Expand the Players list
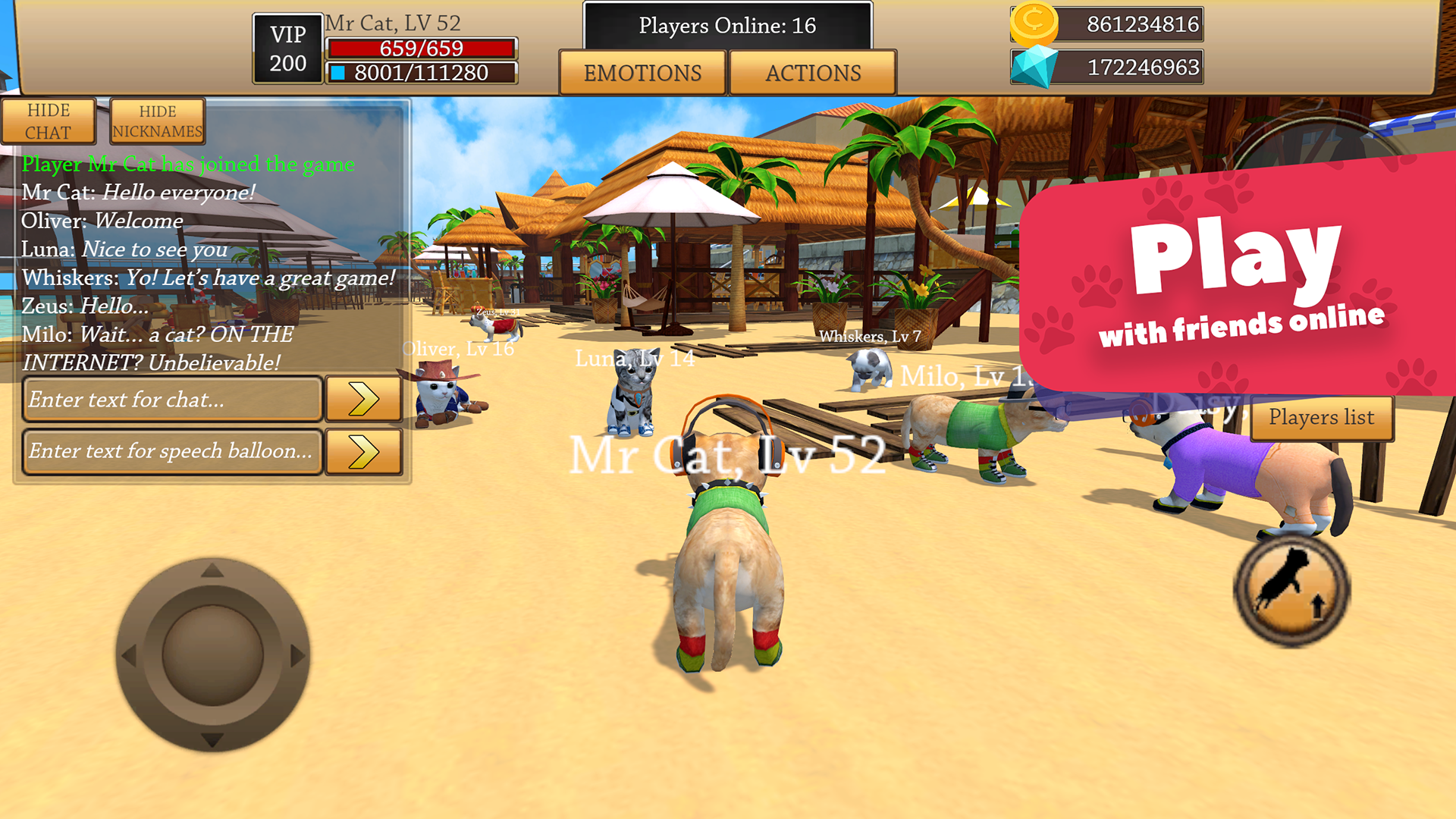The height and width of the screenshot is (819, 1456). pyautogui.click(x=1321, y=418)
